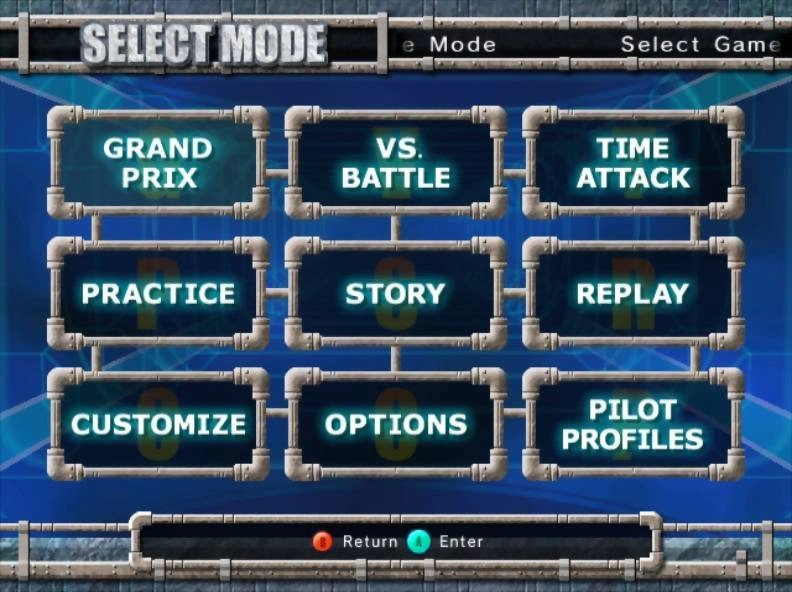Open the Replay menu
This screenshot has width=792, height=592.
tap(633, 293)
